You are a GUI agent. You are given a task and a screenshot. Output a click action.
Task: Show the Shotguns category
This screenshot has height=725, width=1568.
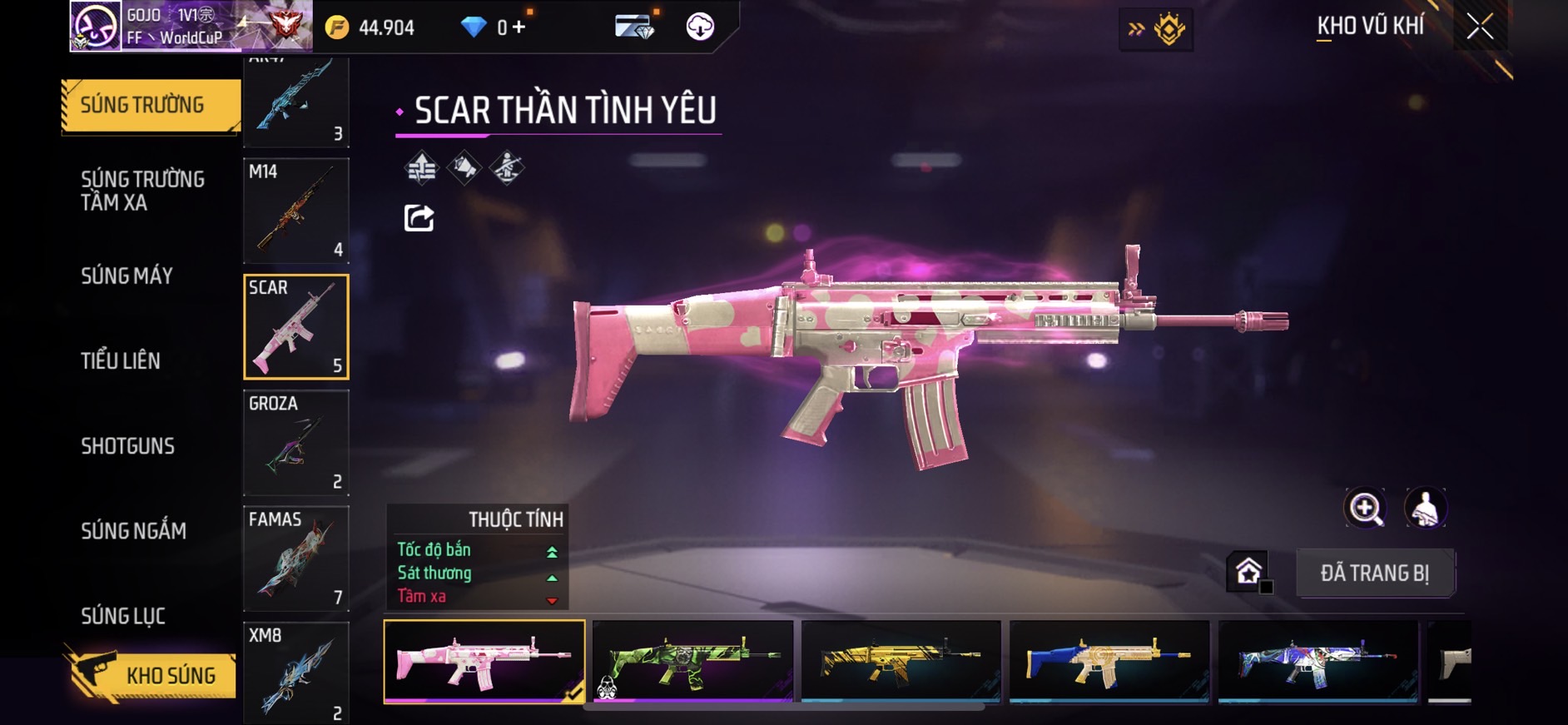[x=127, y=446]
